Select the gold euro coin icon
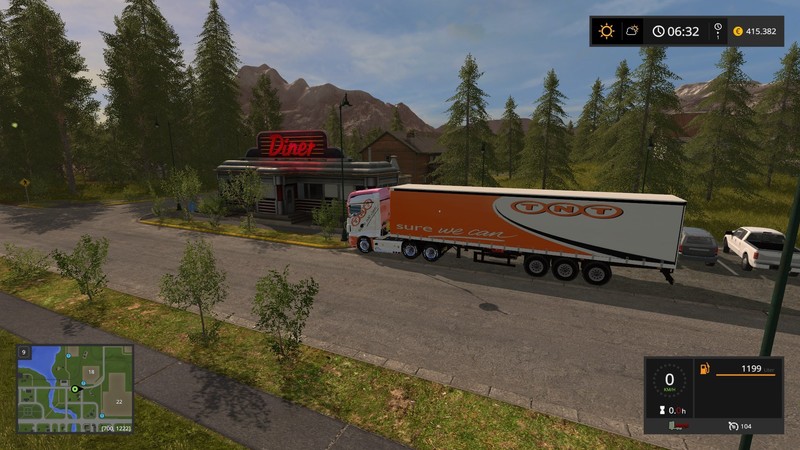The width and height of the screenshot is (800, 450). 738,31
